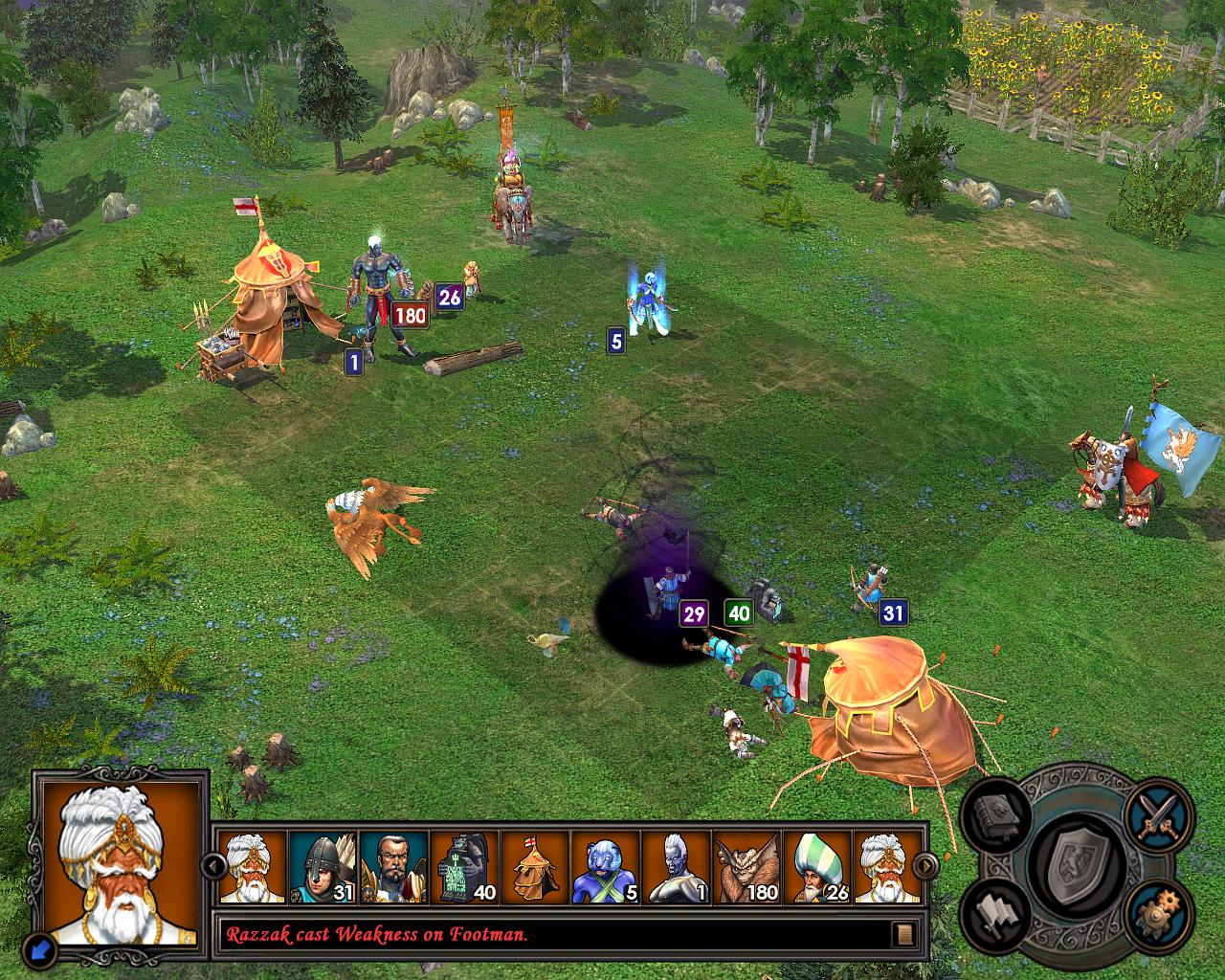
Task: Select the stone golem portrait showing 40
Action: (465, 868)
